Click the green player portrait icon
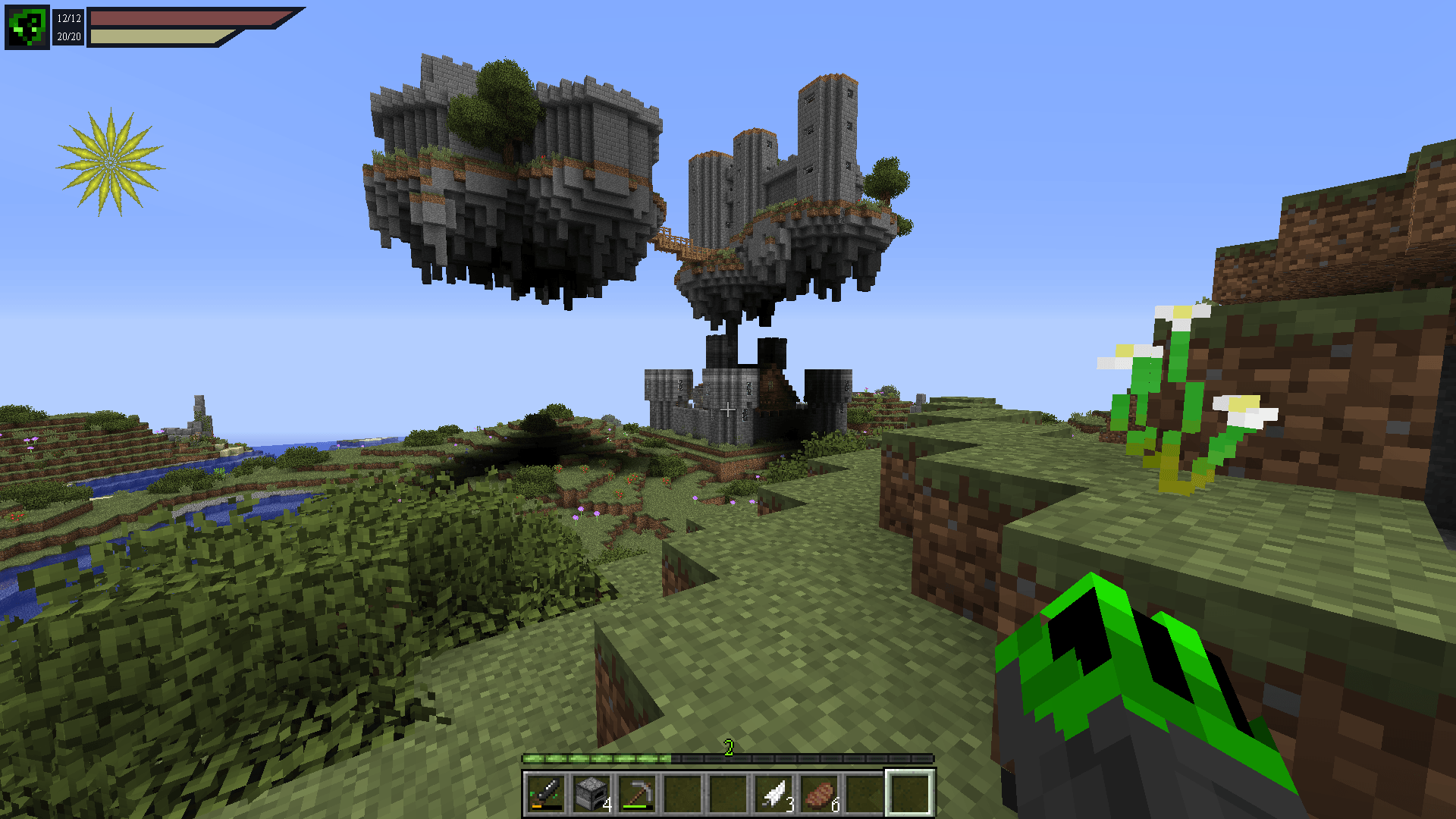This screenshot has height=819, width=1456. click(x=27, y=27)
